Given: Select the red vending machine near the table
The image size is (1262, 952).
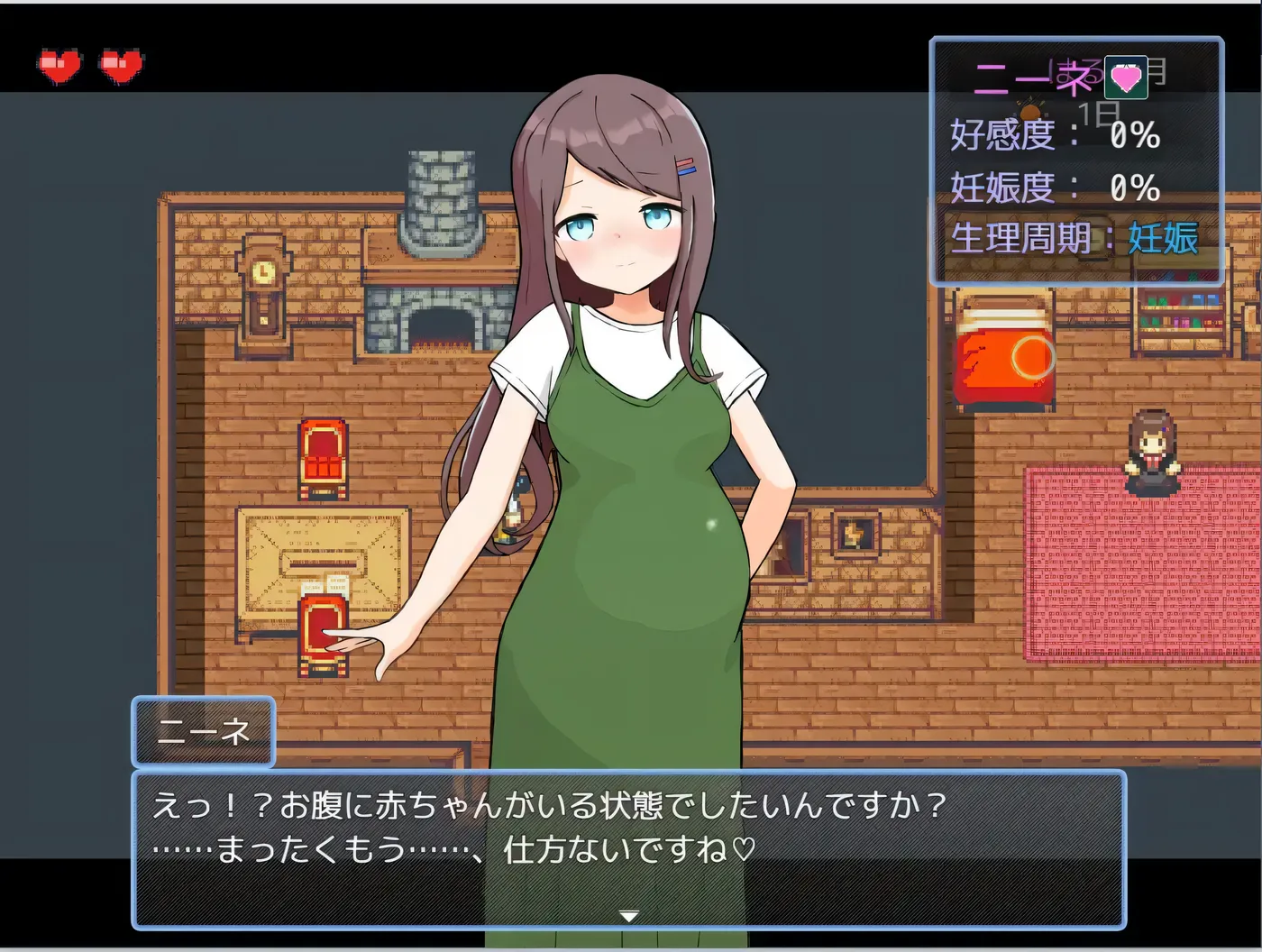Looking at the screenshot, I should click(x=323, y=631).
